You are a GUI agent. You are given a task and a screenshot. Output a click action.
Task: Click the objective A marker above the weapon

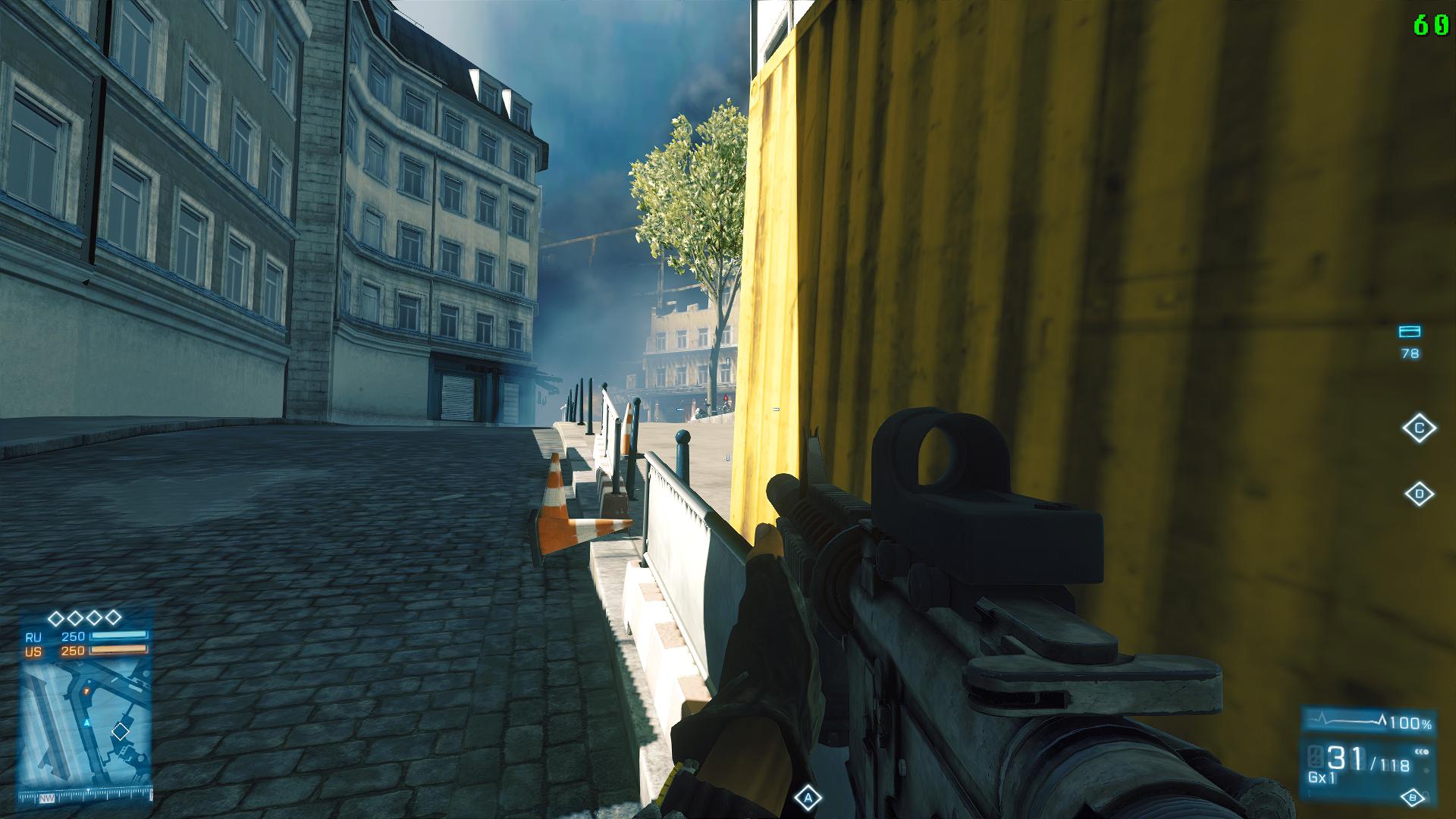(x=808, y=797)
